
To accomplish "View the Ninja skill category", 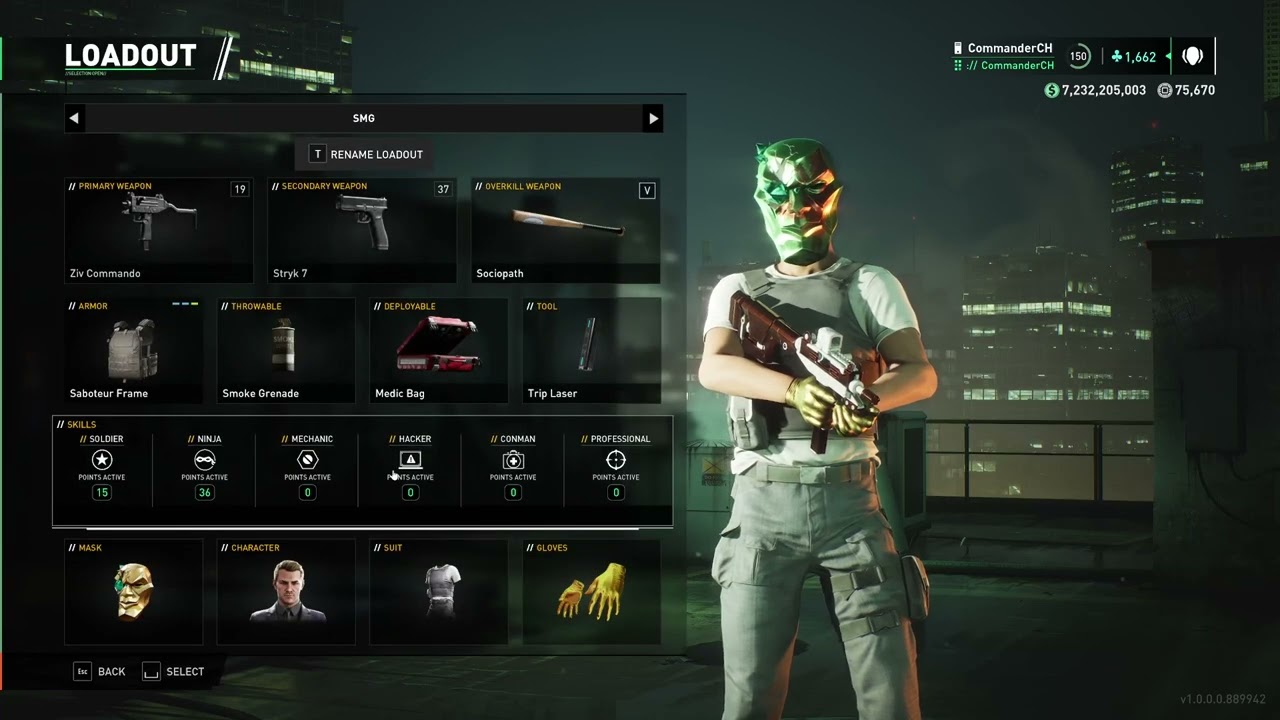I will point(205,467).
